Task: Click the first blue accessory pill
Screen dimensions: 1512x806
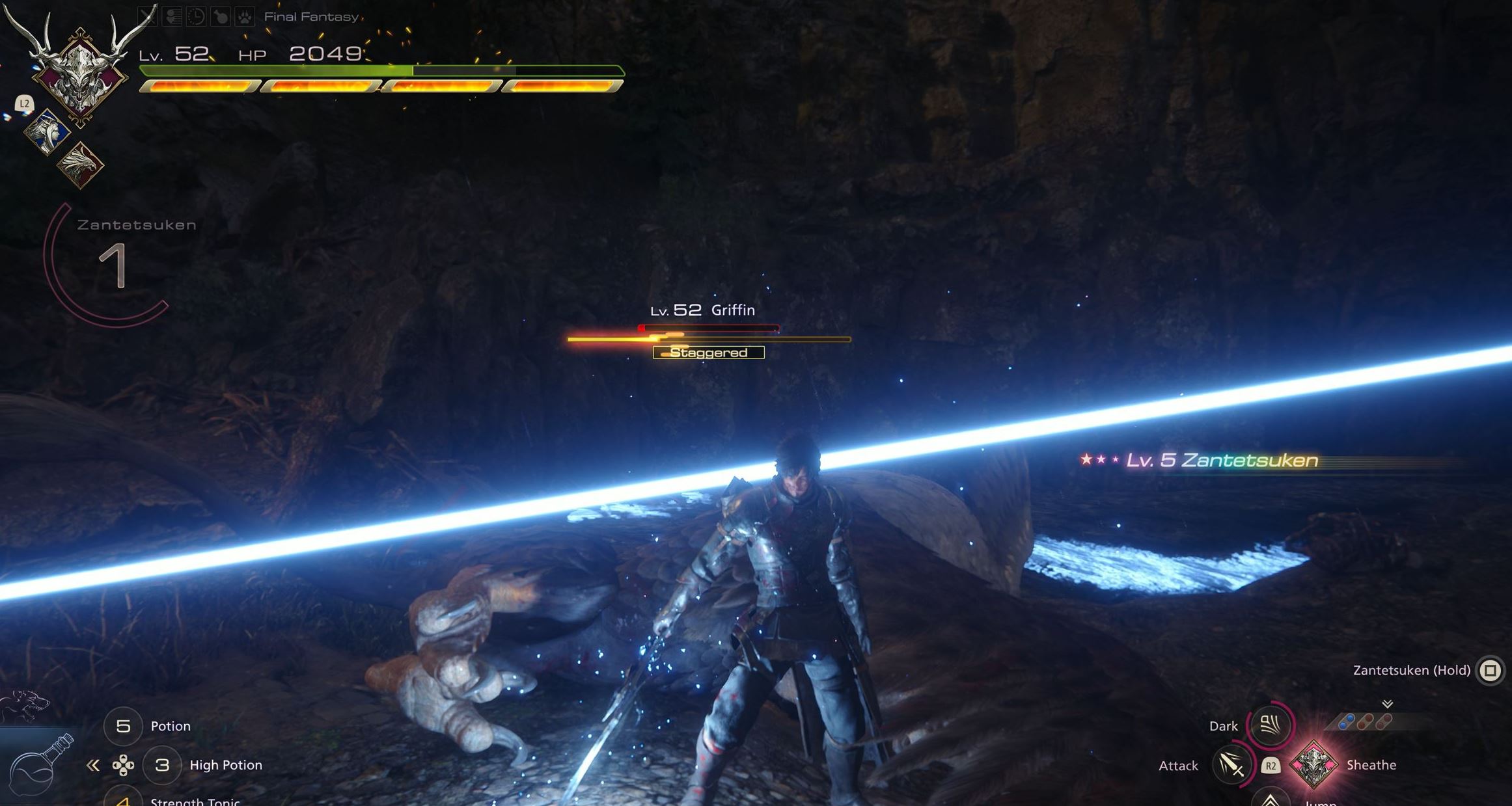Action: 1347,721
